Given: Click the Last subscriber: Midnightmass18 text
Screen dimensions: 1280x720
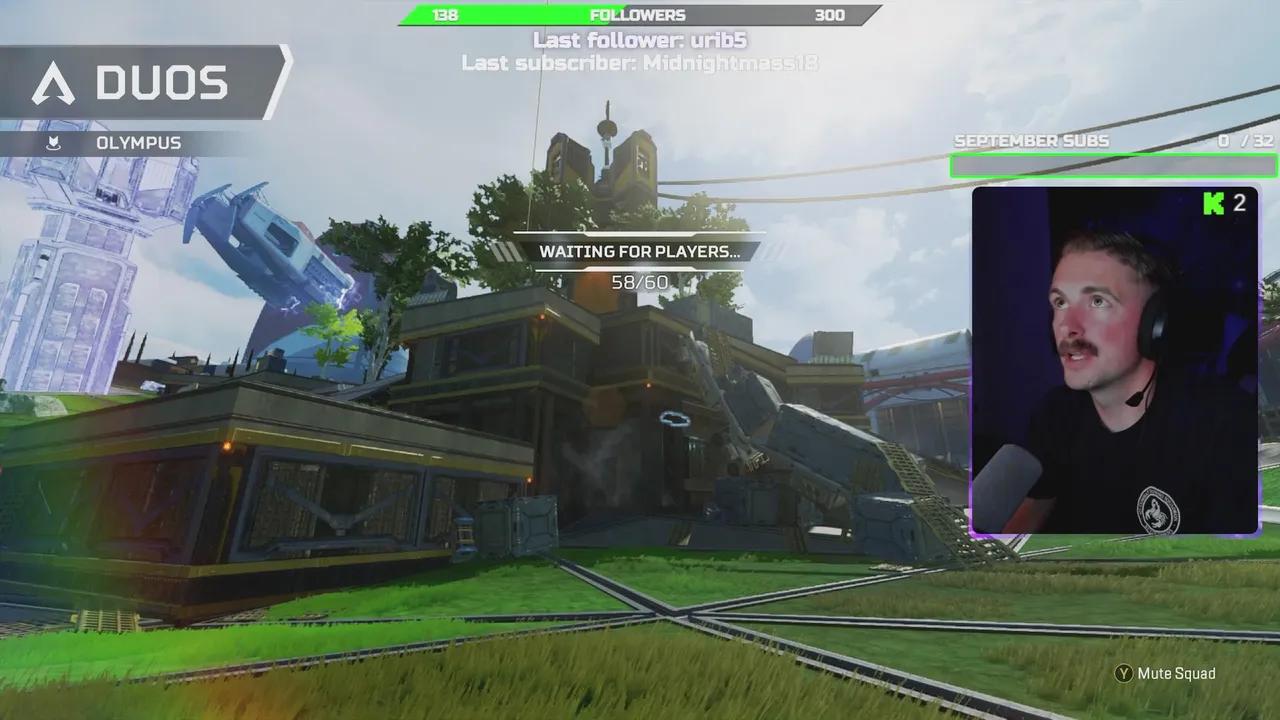Looking at the screenshot, I should point(640,63).
